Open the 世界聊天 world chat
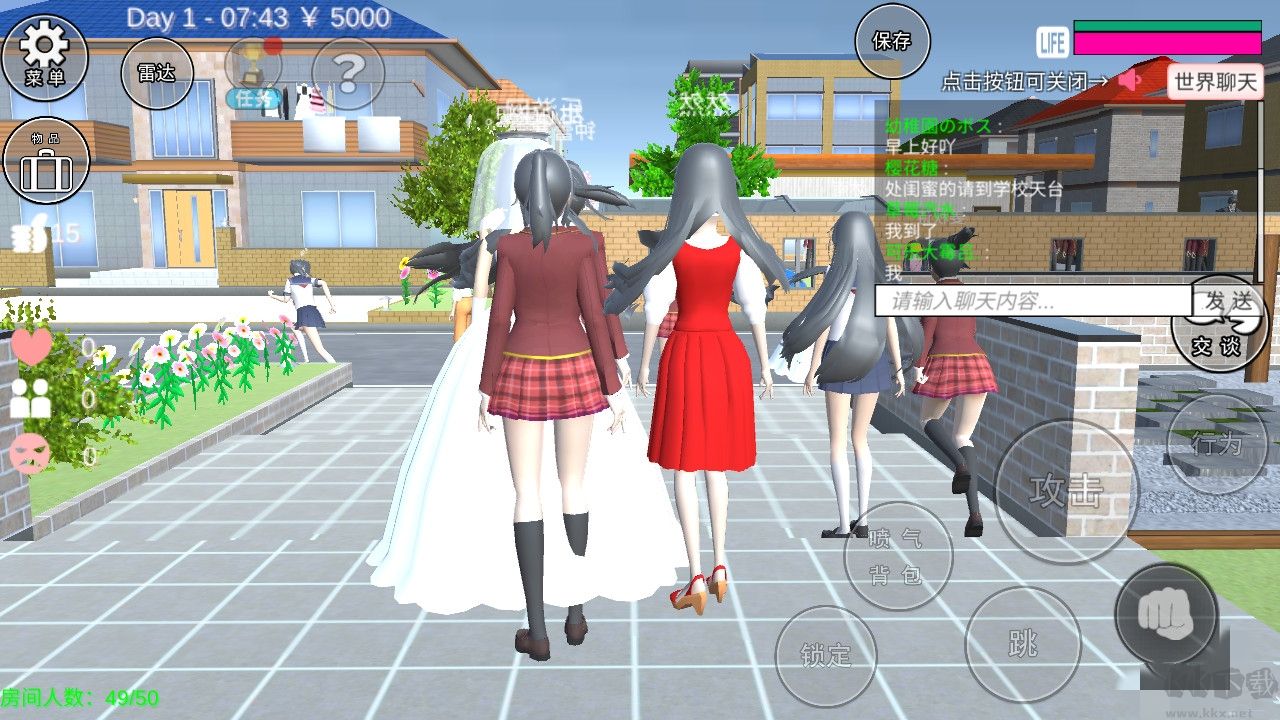The image size is (1280, 720). tap(1215, 81)
